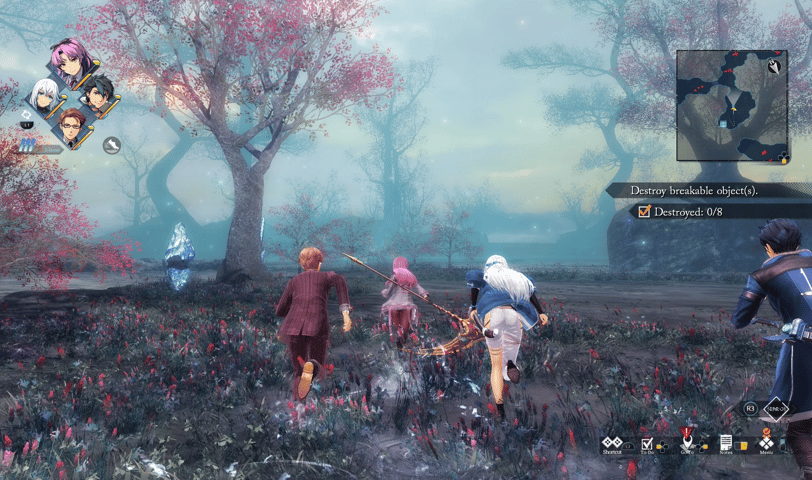Image resolution: width=812 pixels, height=480 pixels.
Task: Open the minimap
Action: pos(731,105)
